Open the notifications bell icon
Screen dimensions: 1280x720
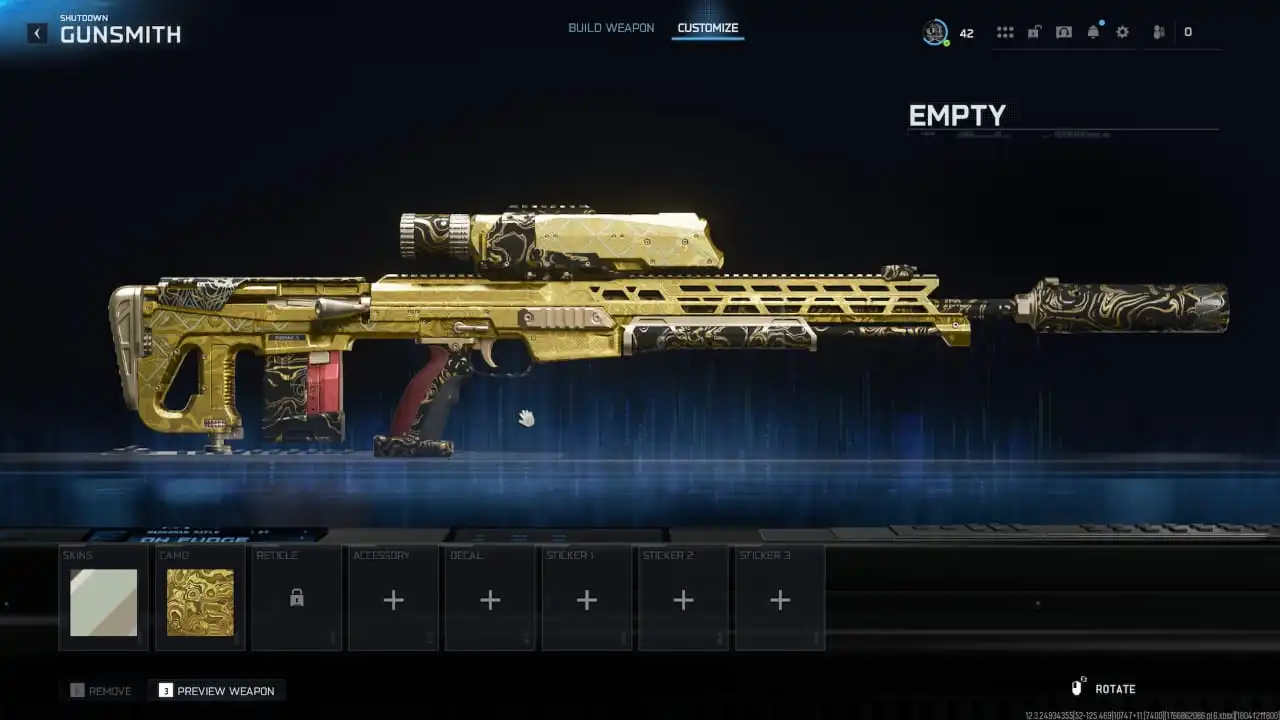click(1093, 31)
